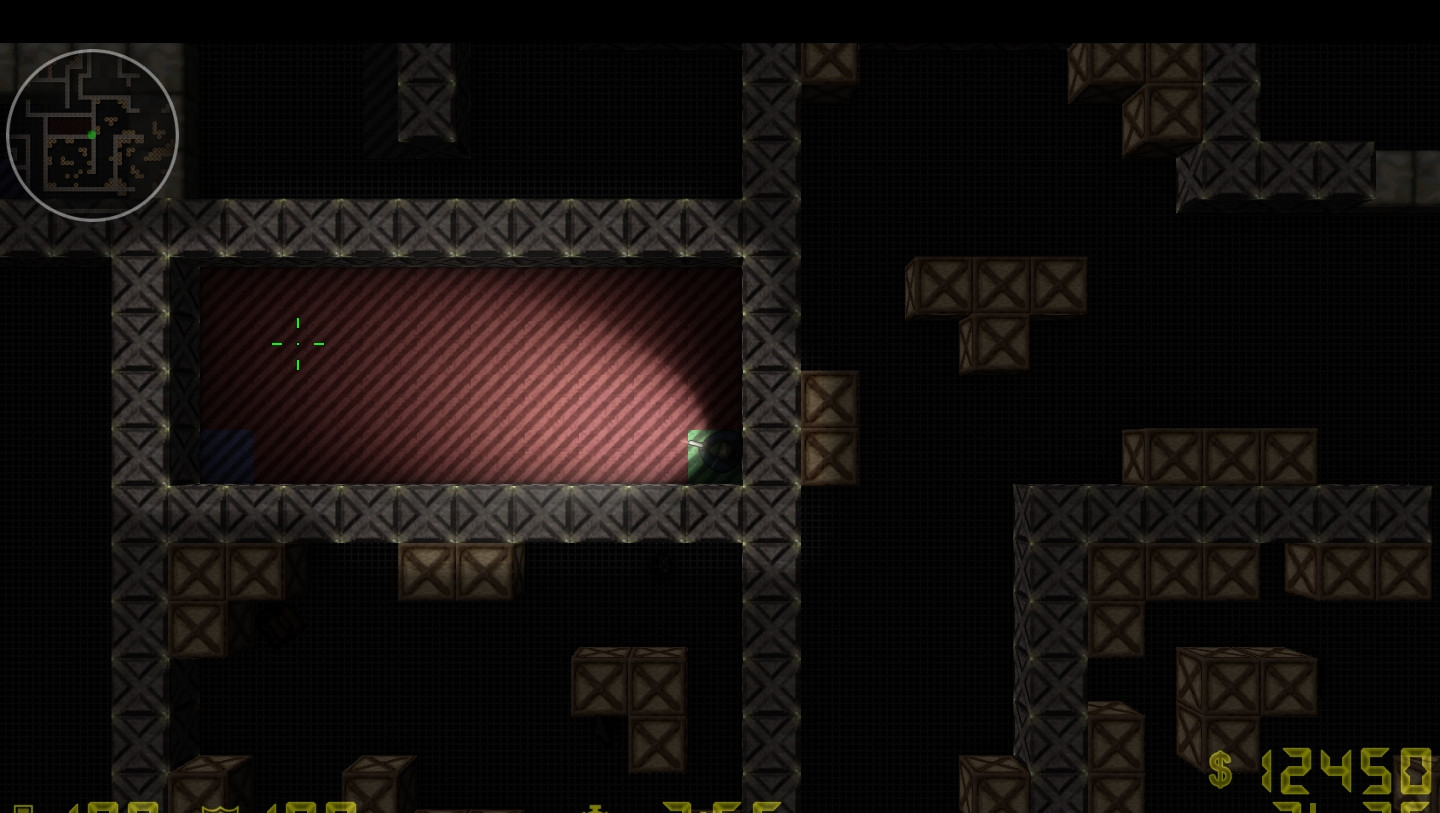Click the green crosshair reticle in the red room
The image size is (1440, 813).
(x=298, y=344)
